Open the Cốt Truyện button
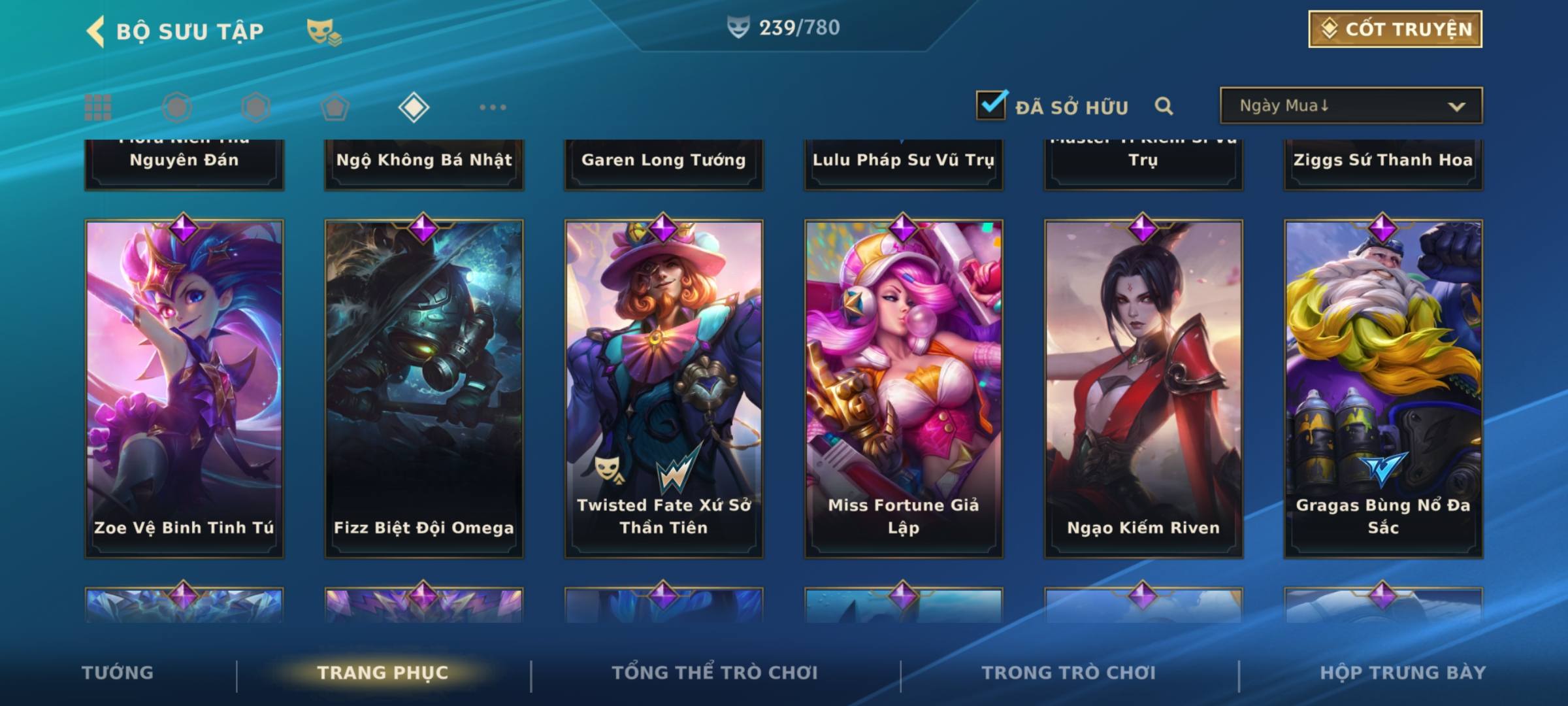Screen dimensions: 1568x706 click(1395, 29)
